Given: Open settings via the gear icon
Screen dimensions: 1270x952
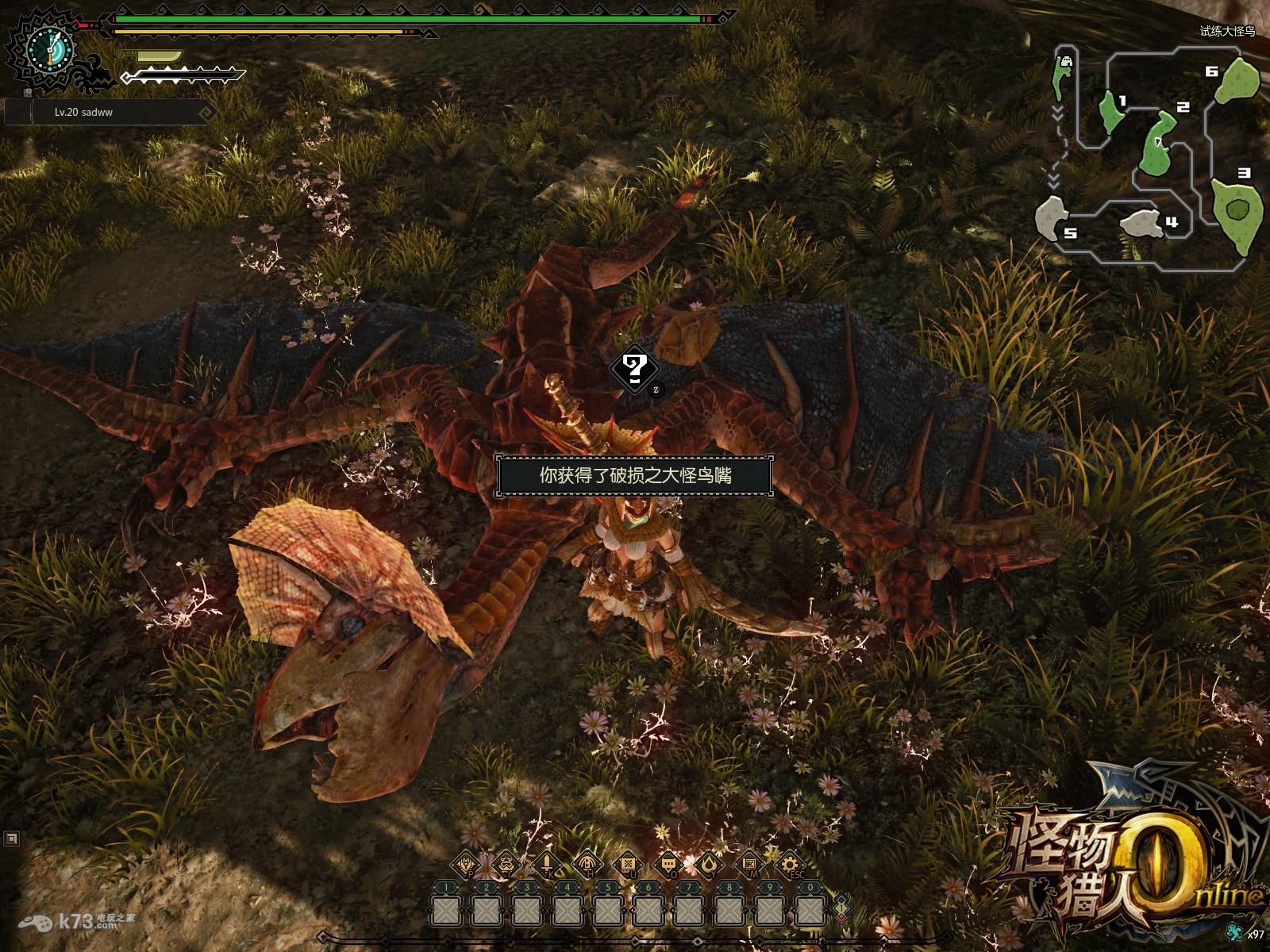Looking at the screenshot, I should 790,863.
